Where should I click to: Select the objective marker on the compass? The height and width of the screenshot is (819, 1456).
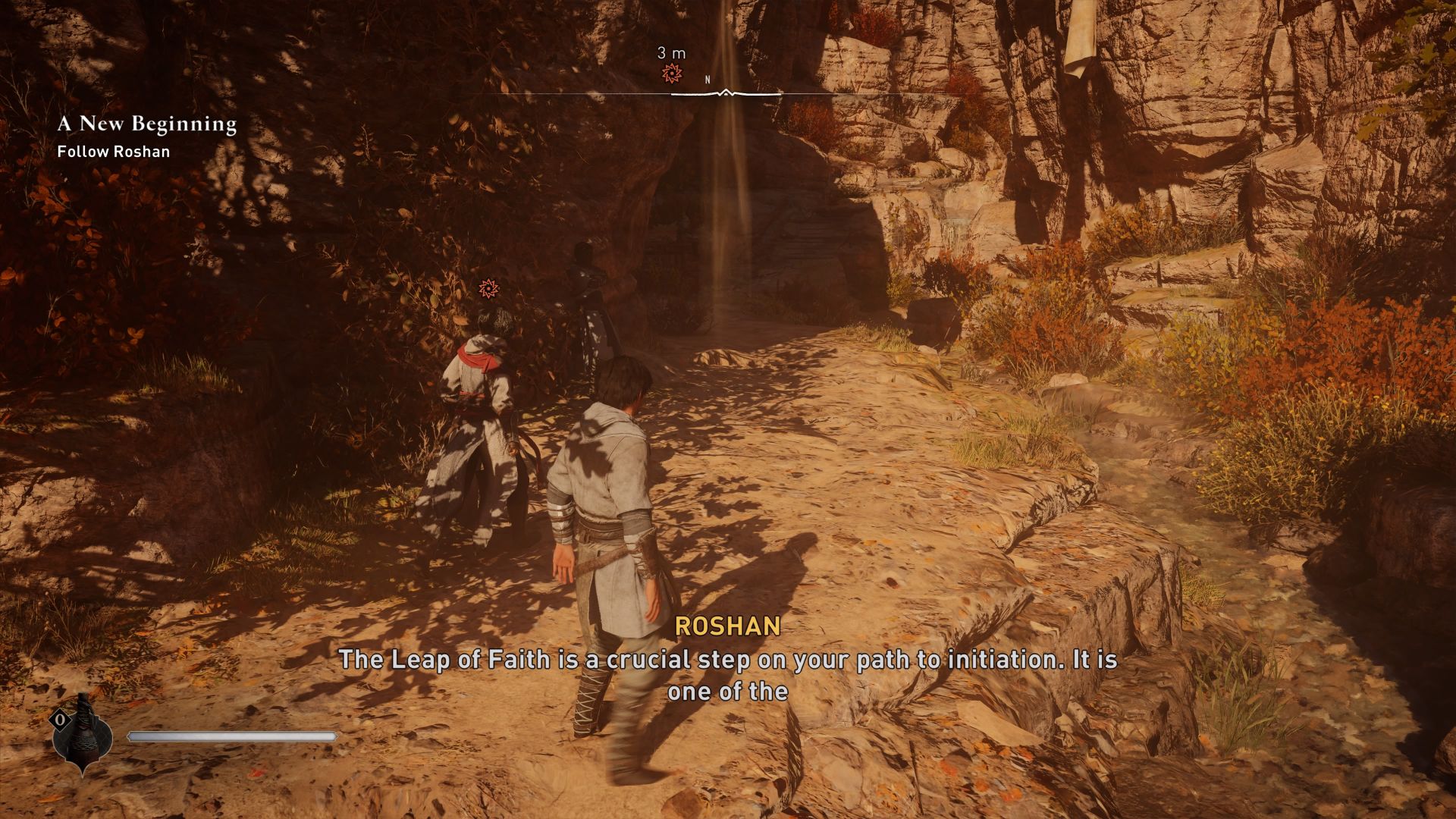pos(670,74)
